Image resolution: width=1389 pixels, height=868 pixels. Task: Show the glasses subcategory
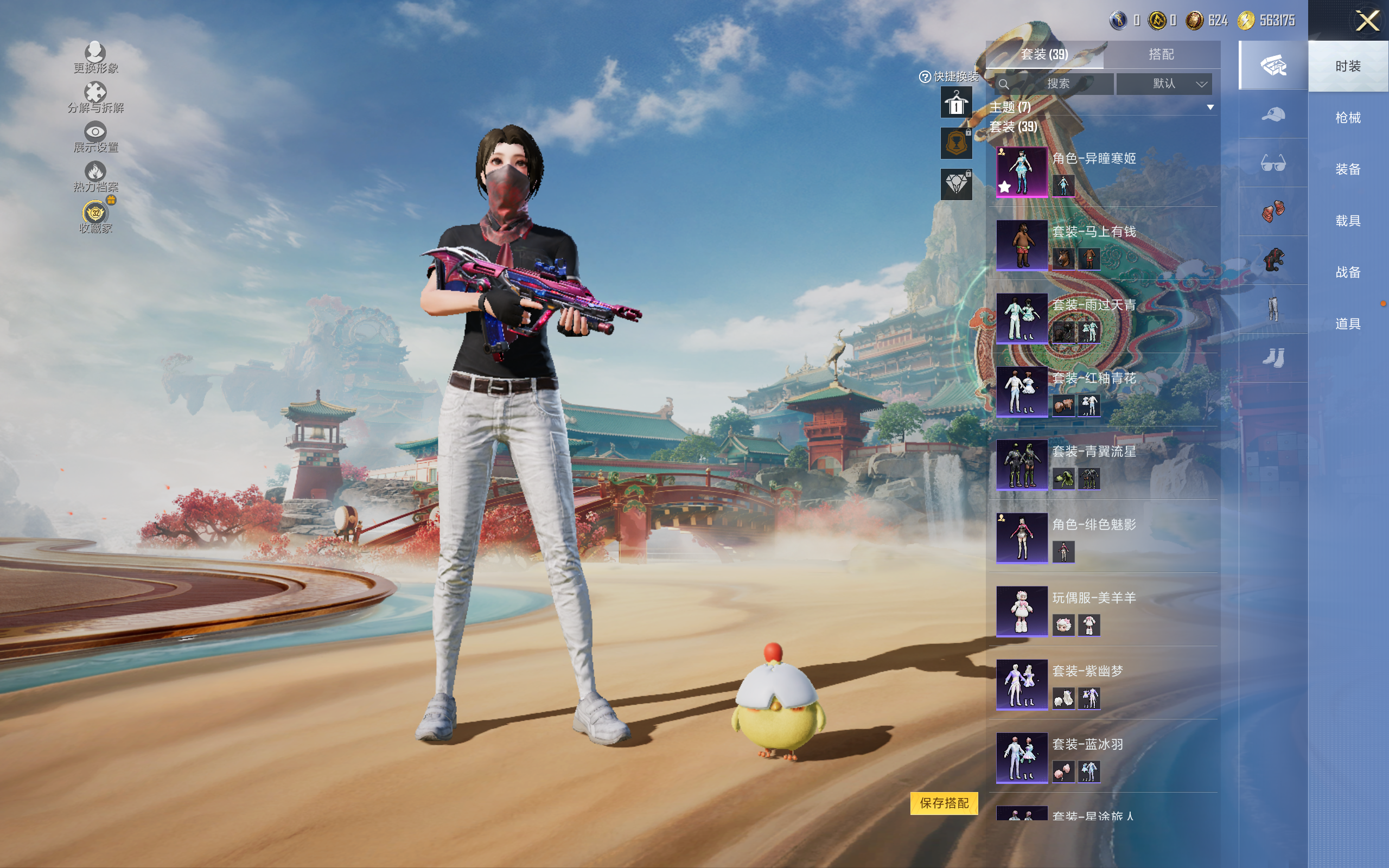coord(1272,164)
